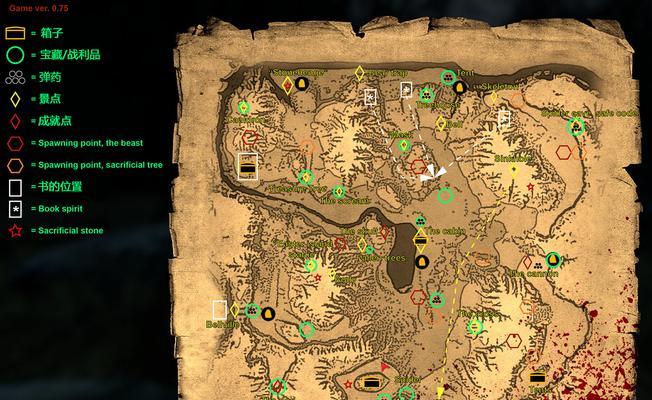Select the cabin chest marker
The height and width of the screenshot is (400, 652).
pos(421,237)
